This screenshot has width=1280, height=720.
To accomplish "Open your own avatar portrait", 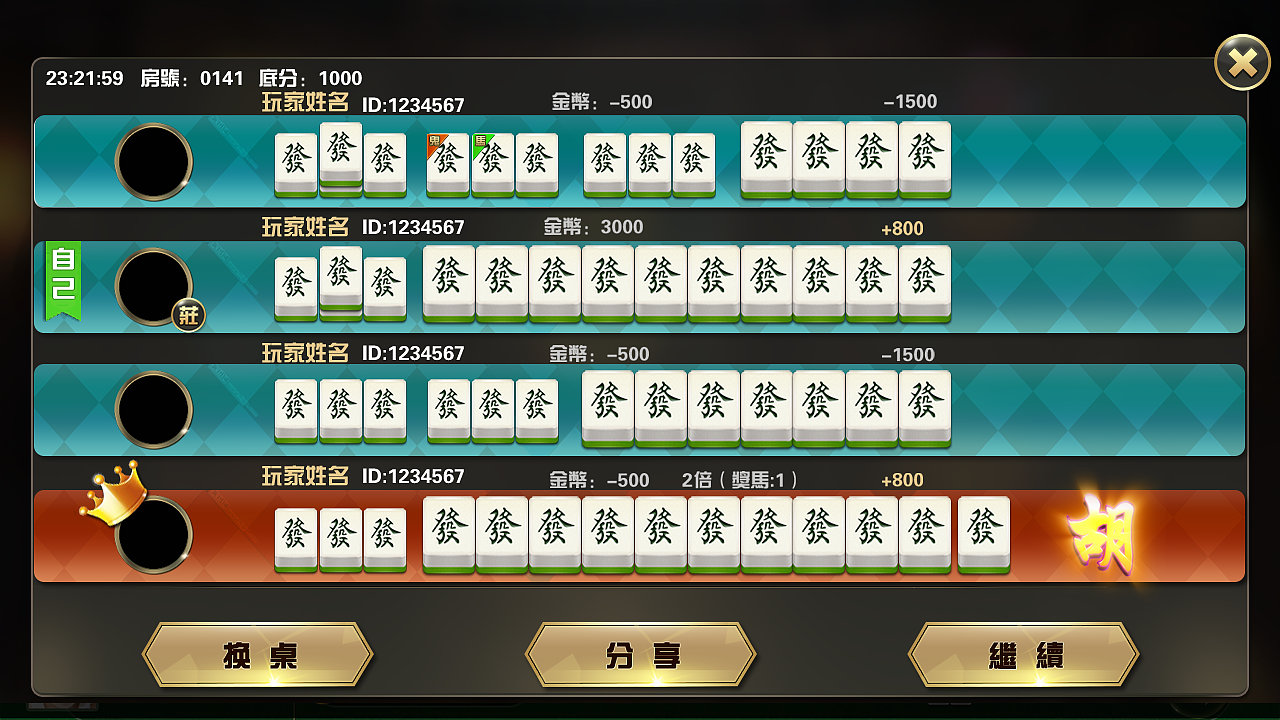I will [155, 286].
